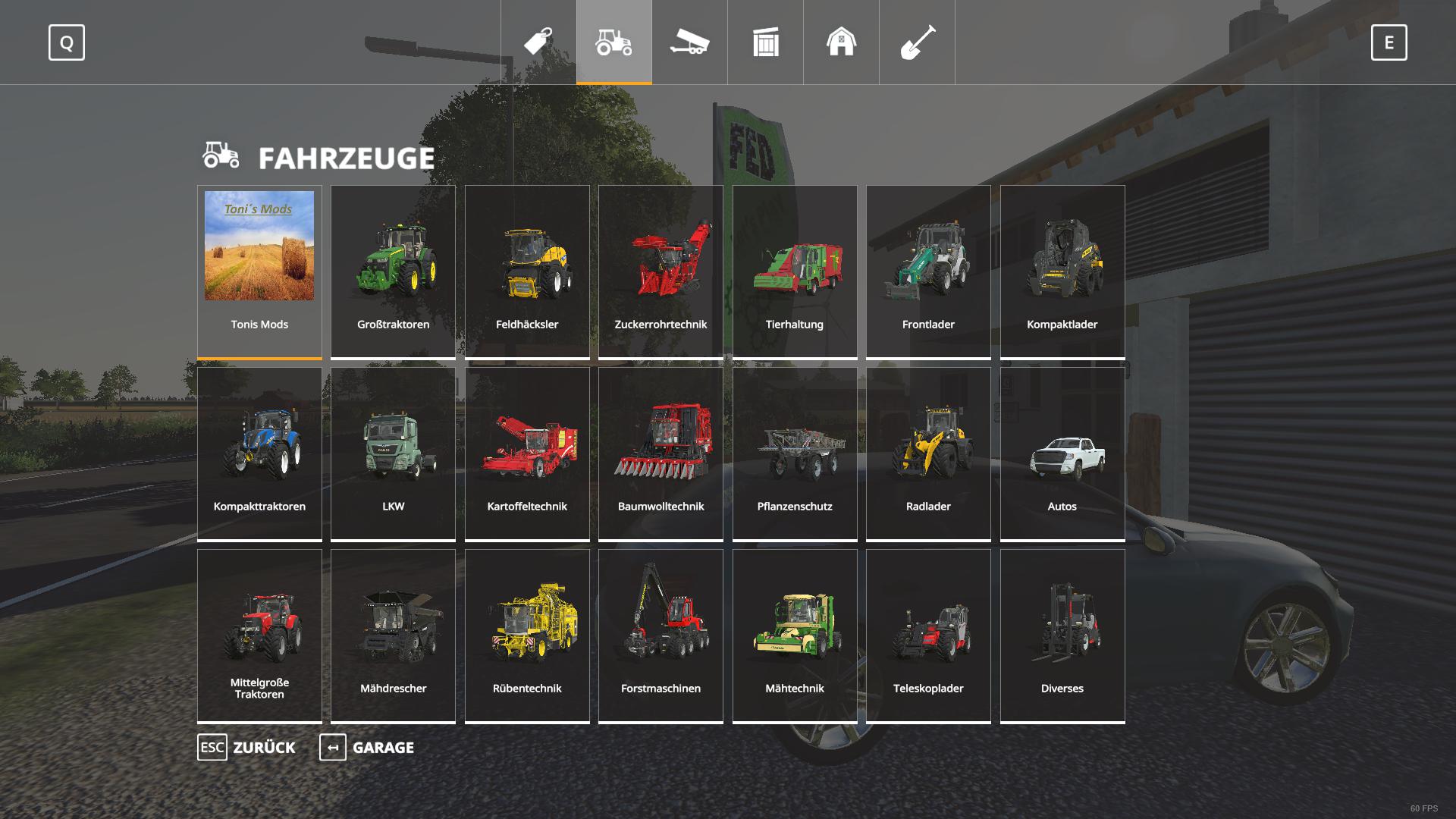
Task: Open the Tonis Mods category
Action: pyautogui.click(x=259, y=271)
